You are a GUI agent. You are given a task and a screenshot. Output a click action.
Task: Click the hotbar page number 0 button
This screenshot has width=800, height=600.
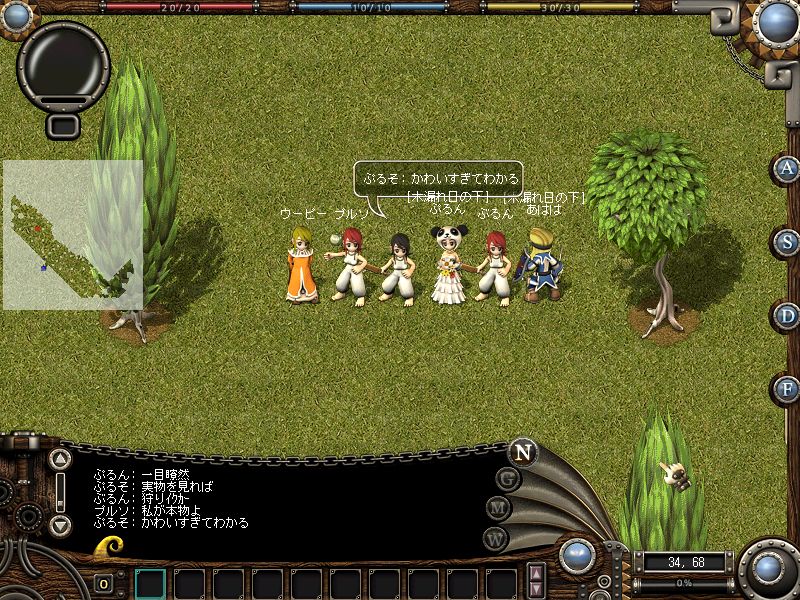(104, 584)
